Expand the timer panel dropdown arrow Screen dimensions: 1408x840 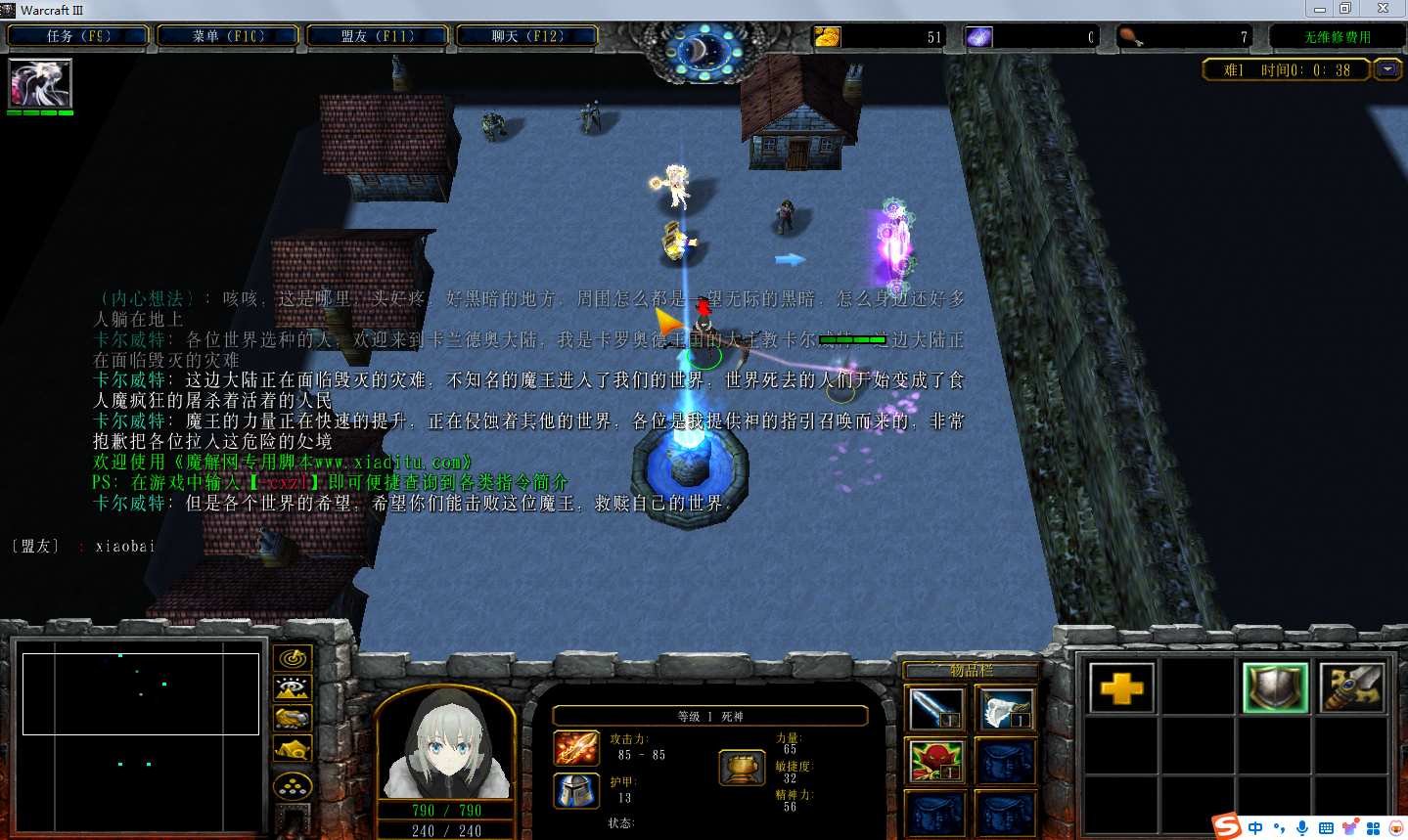[1387, 69]
